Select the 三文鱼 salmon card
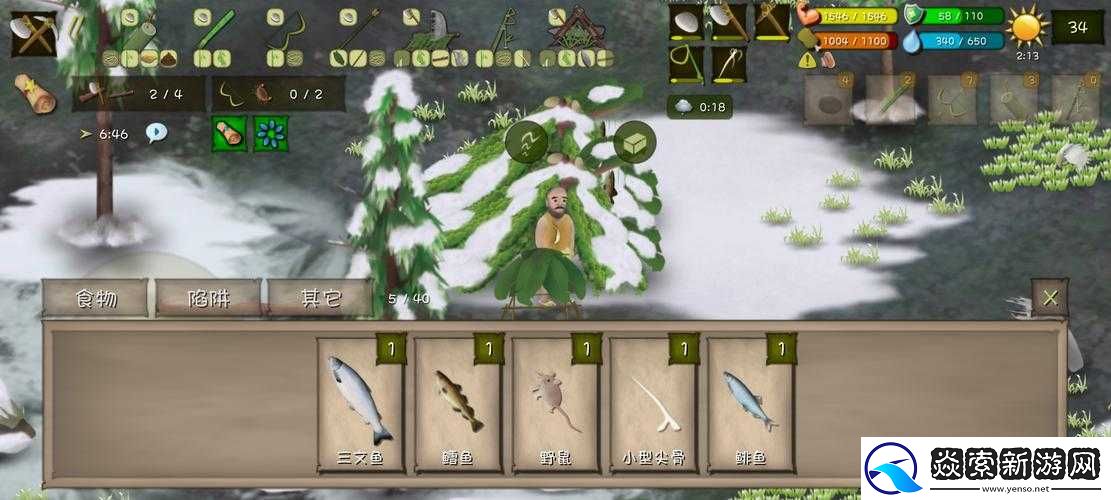The height and width of the screenshot is (500, 1111). point(359,404)
